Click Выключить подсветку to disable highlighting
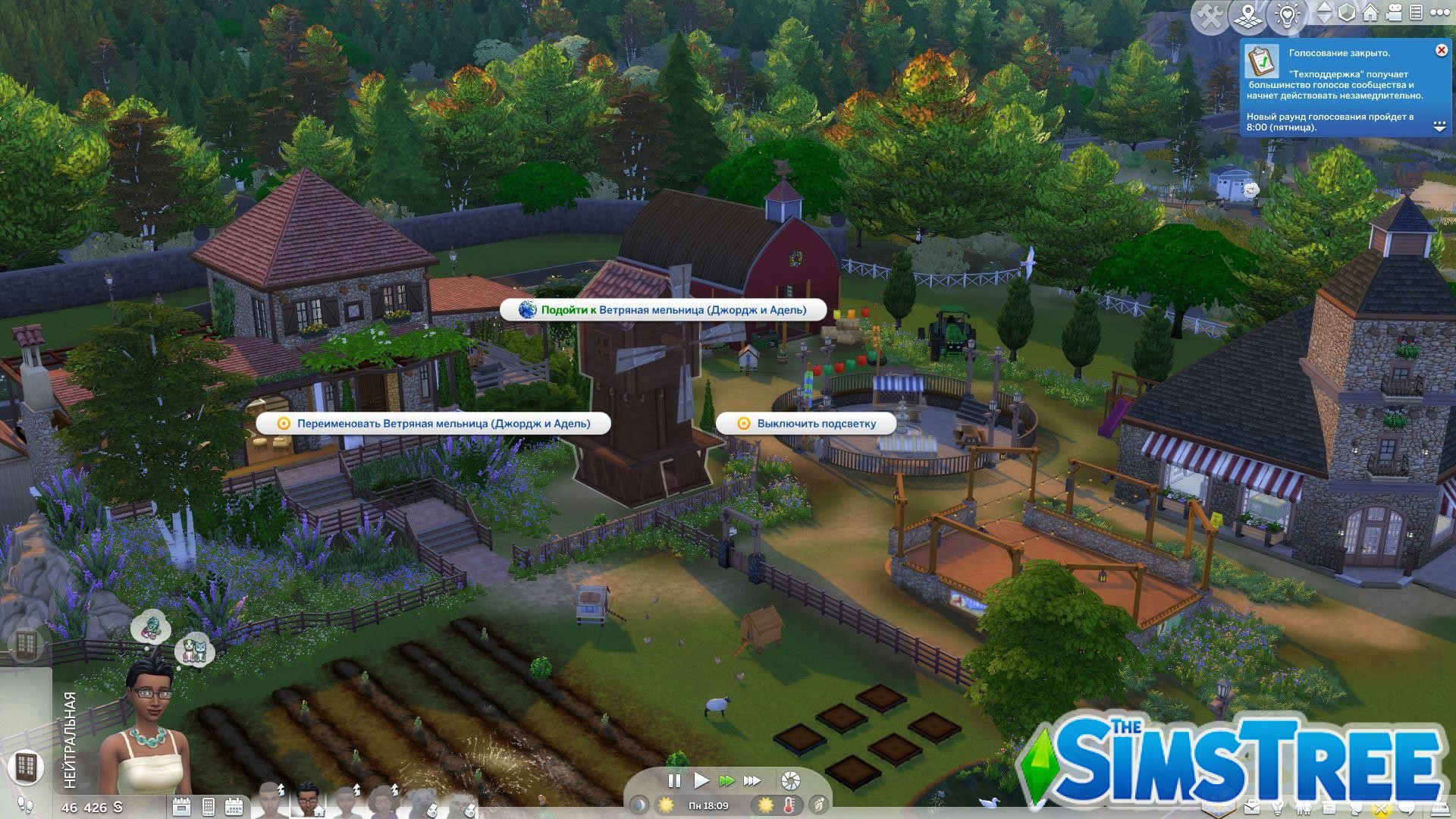Viewport: 1456px width, 819px height. (808, 424)
